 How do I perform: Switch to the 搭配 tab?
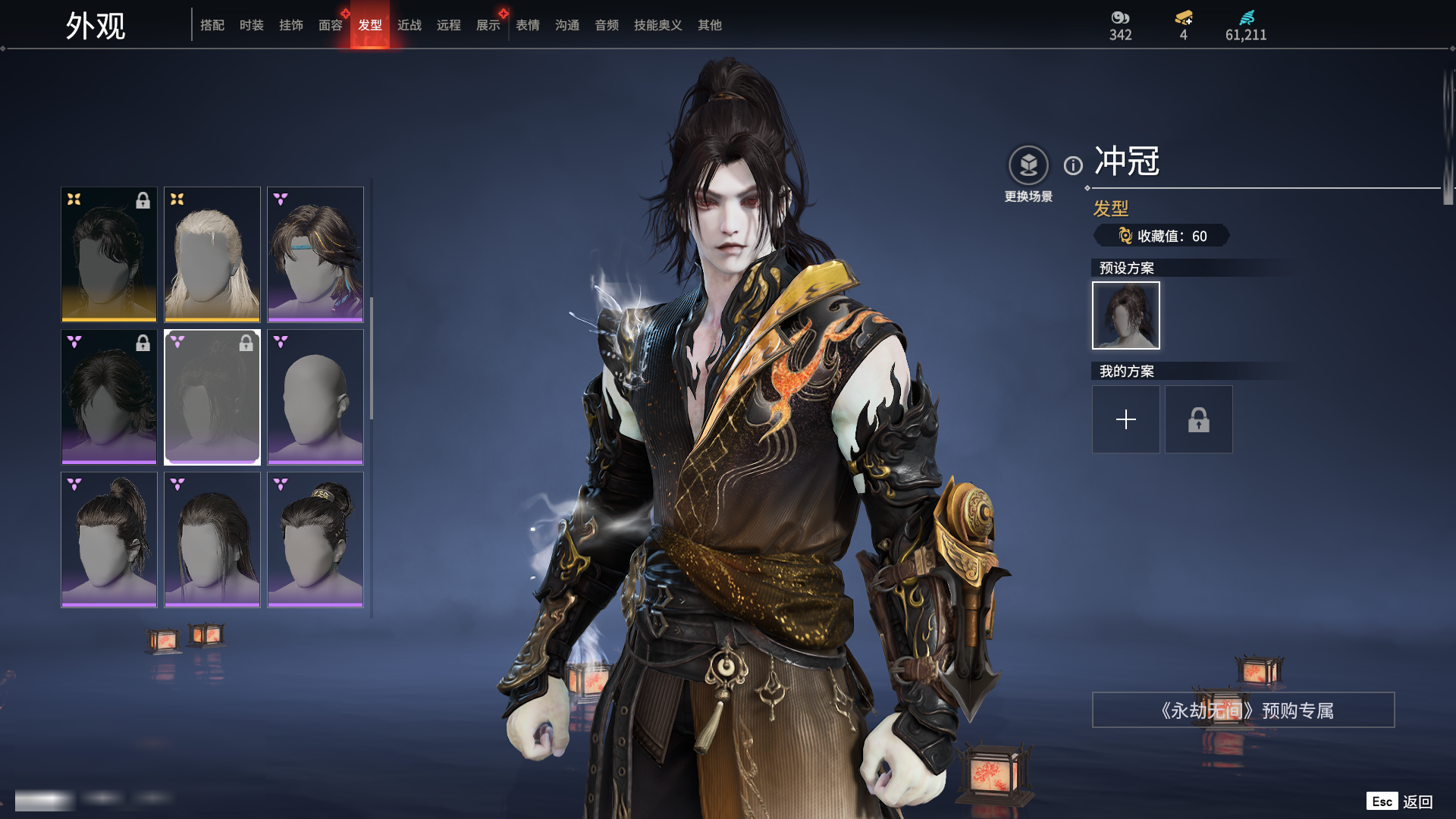[x=212, y=25]
